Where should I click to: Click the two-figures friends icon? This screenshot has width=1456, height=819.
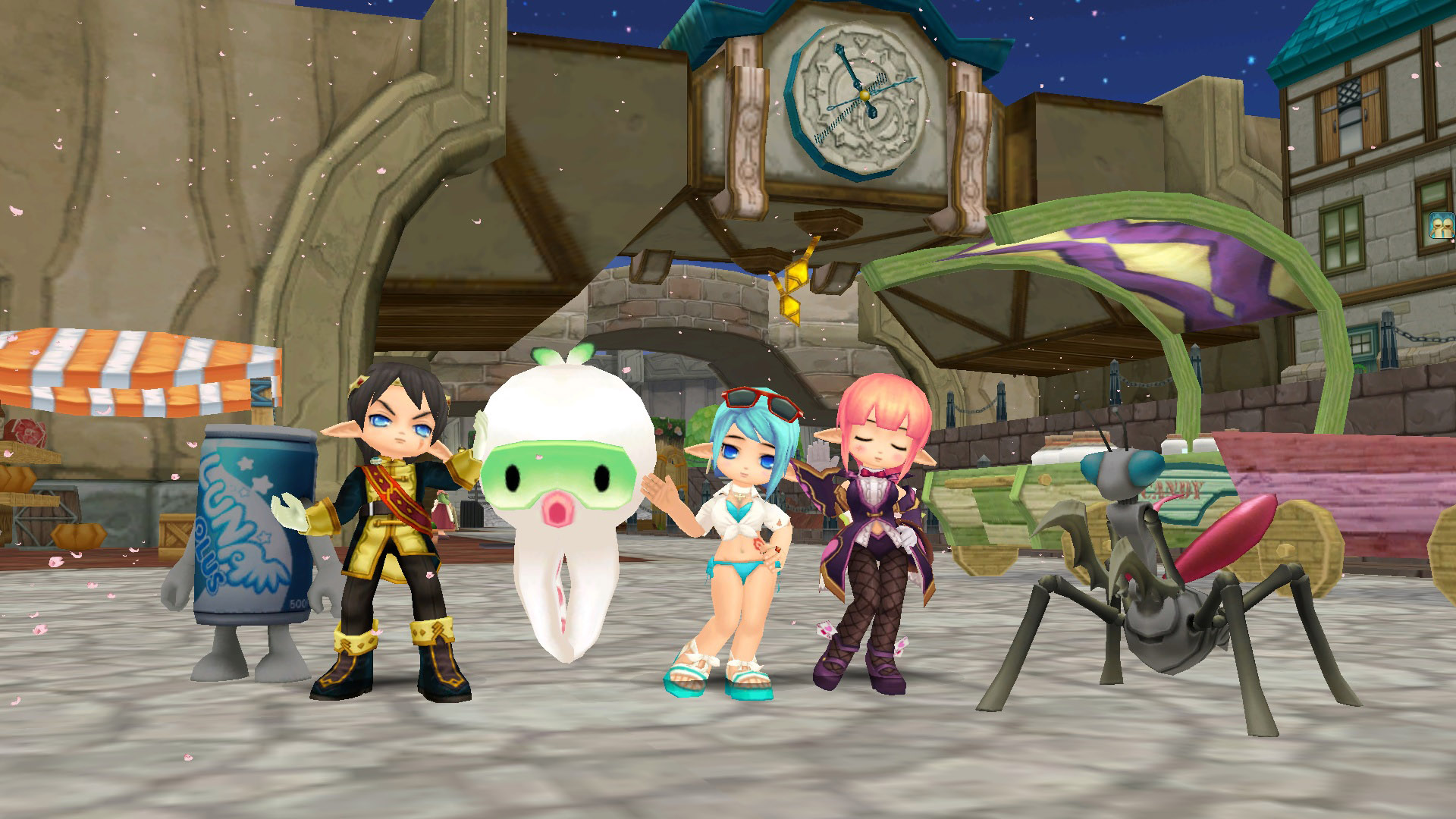click(1442, 226)
